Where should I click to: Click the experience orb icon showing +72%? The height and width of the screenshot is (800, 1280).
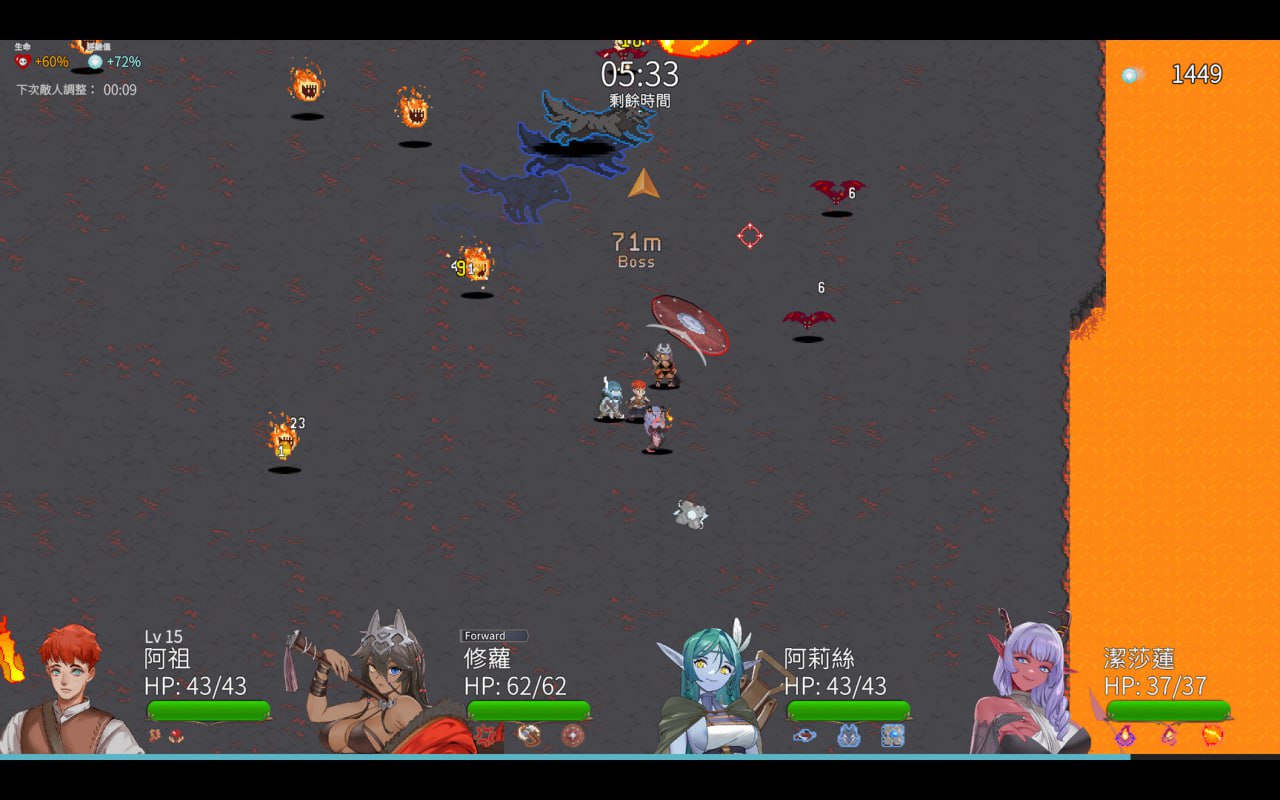coord(95,61)
